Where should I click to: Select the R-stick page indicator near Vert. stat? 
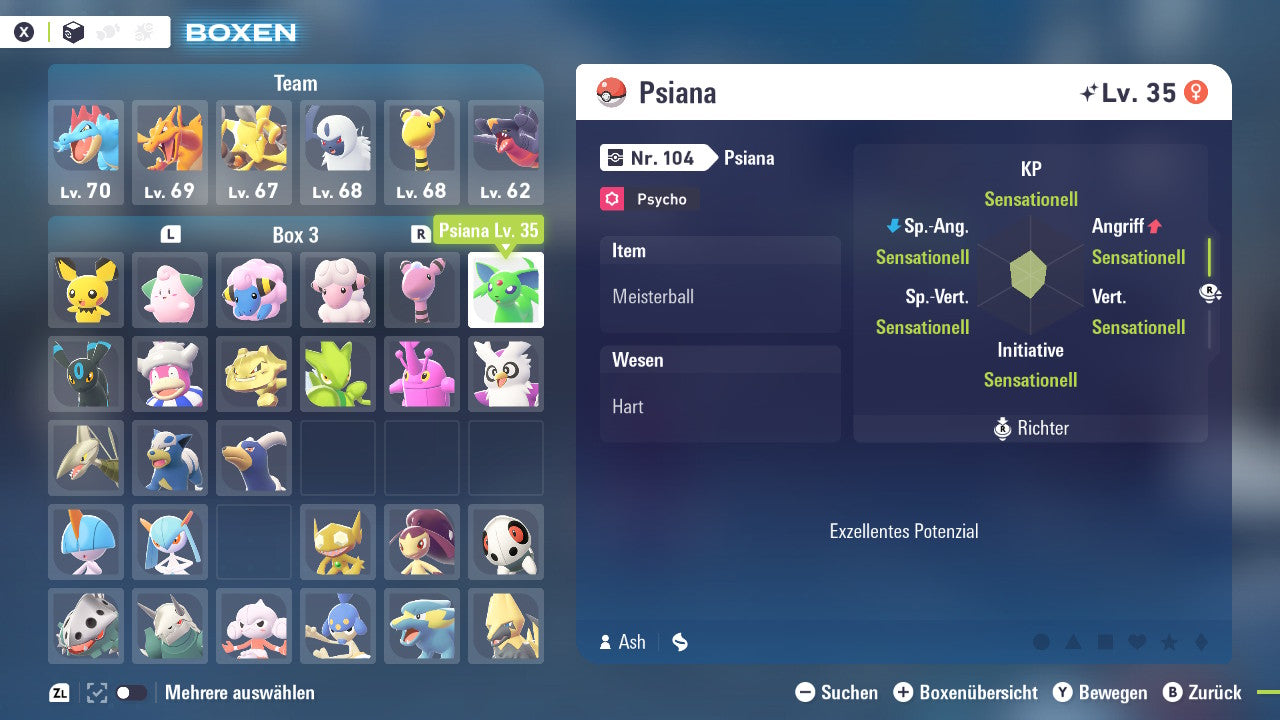tap(1211, 292)
